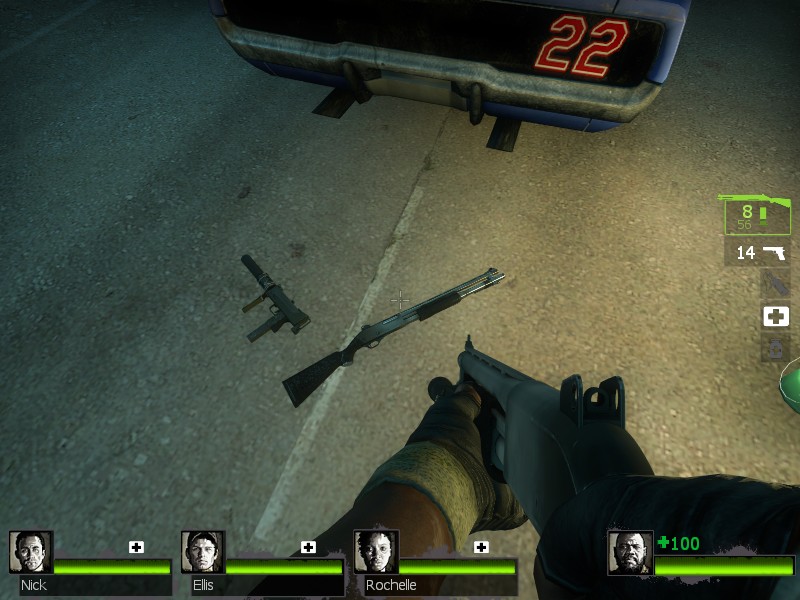The width and height of the screenshot is (800, 600).
Task: Click Rochelle's teammate portrait
Action: [376, 552]
